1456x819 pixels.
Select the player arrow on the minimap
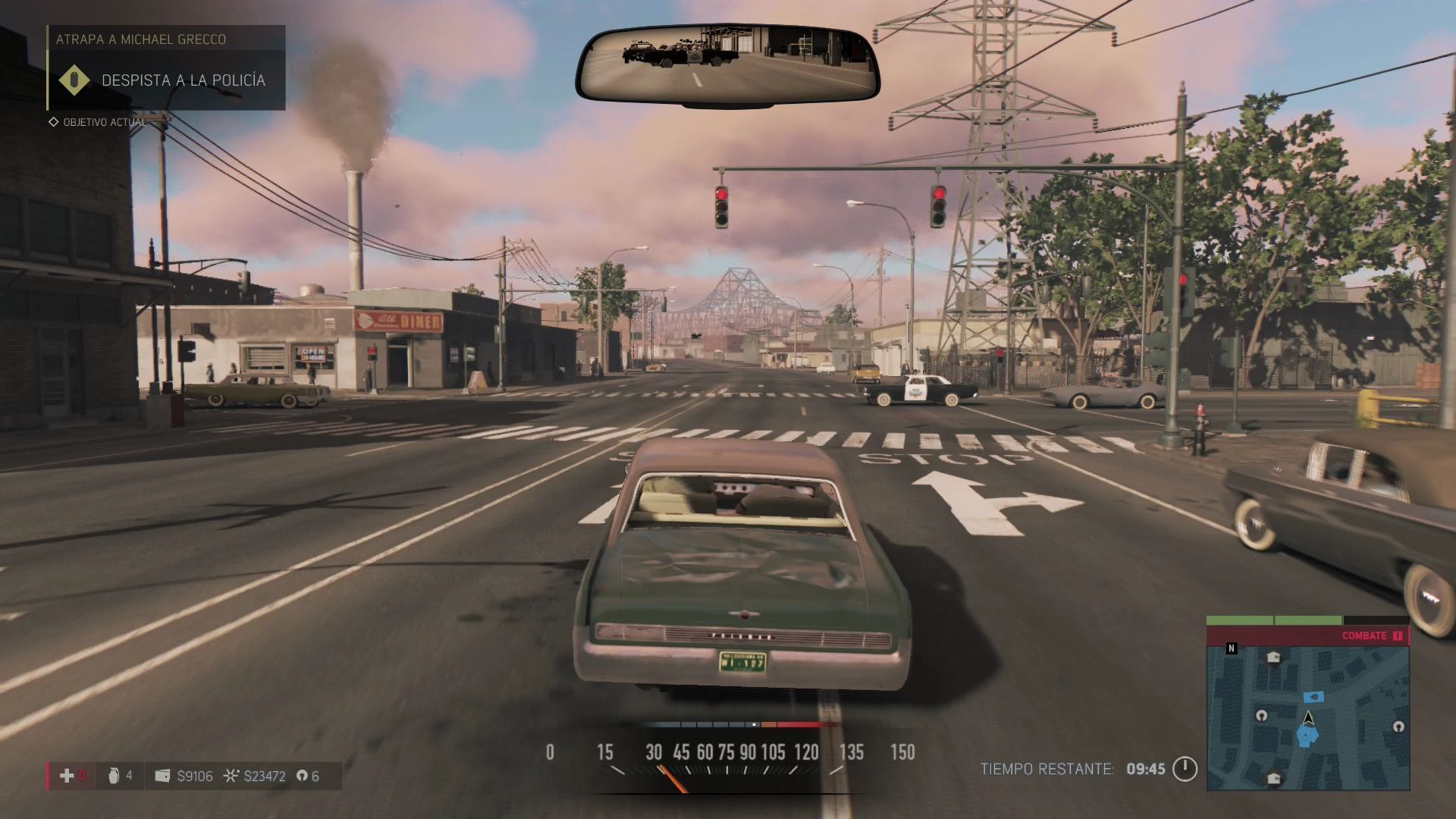[1308, 717]
